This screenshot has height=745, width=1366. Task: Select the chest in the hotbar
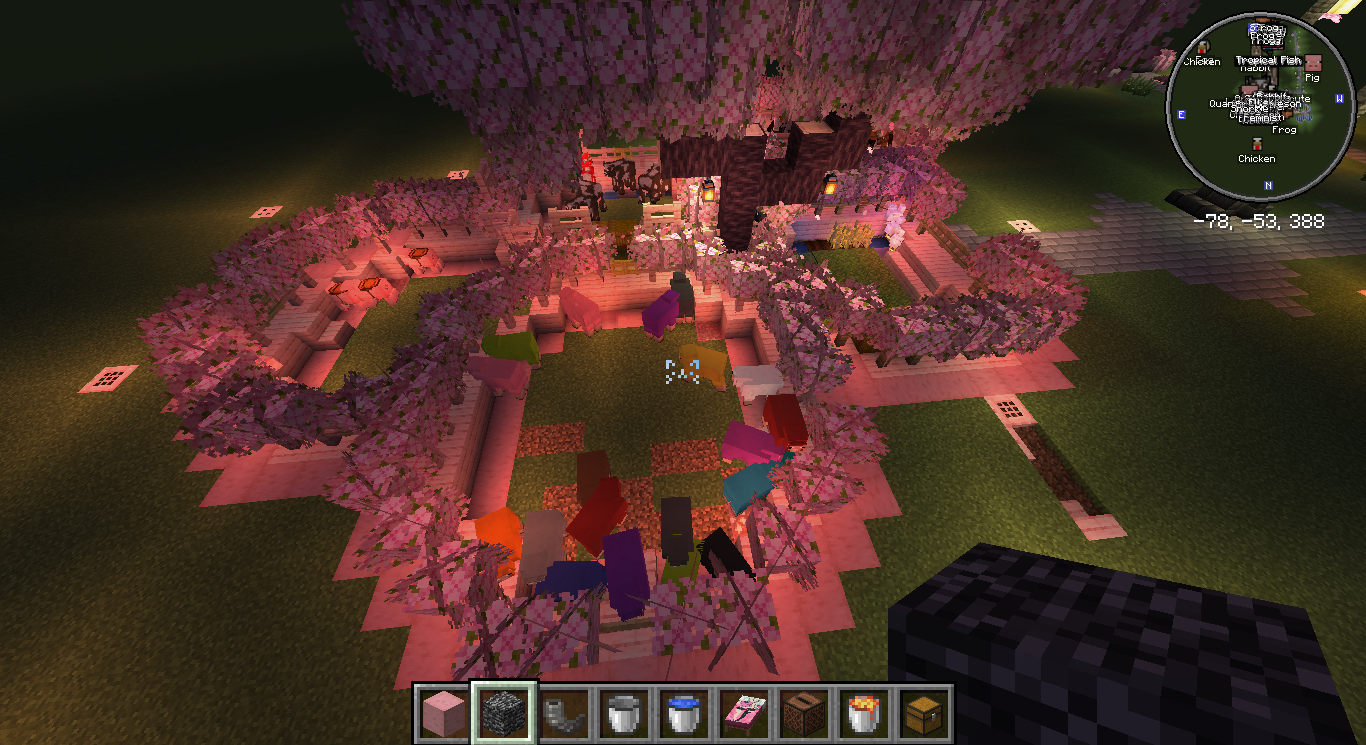(x=924, y=714)
